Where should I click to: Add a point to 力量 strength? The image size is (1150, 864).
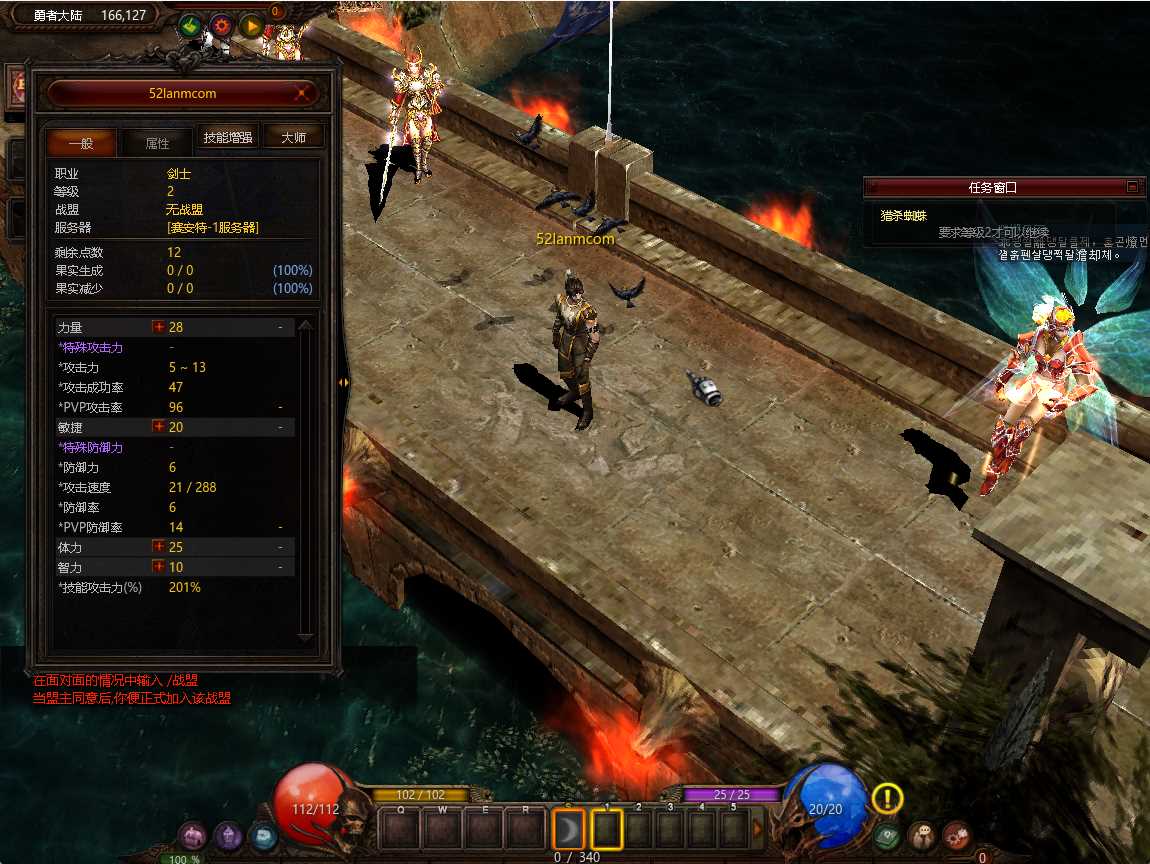tap(158, 327)
